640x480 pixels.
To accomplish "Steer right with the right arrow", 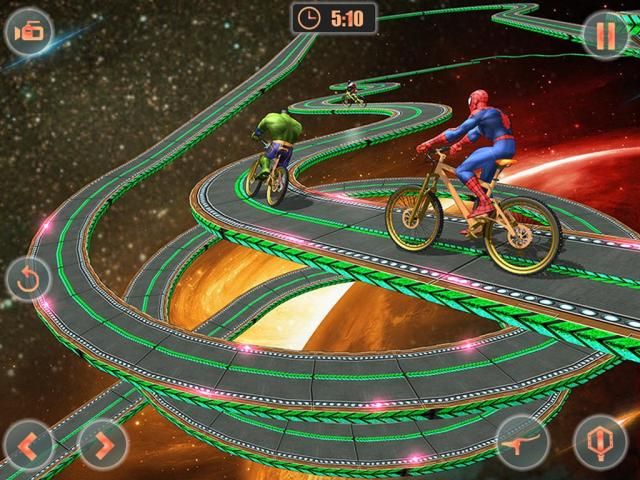I will tap(101, 441).
